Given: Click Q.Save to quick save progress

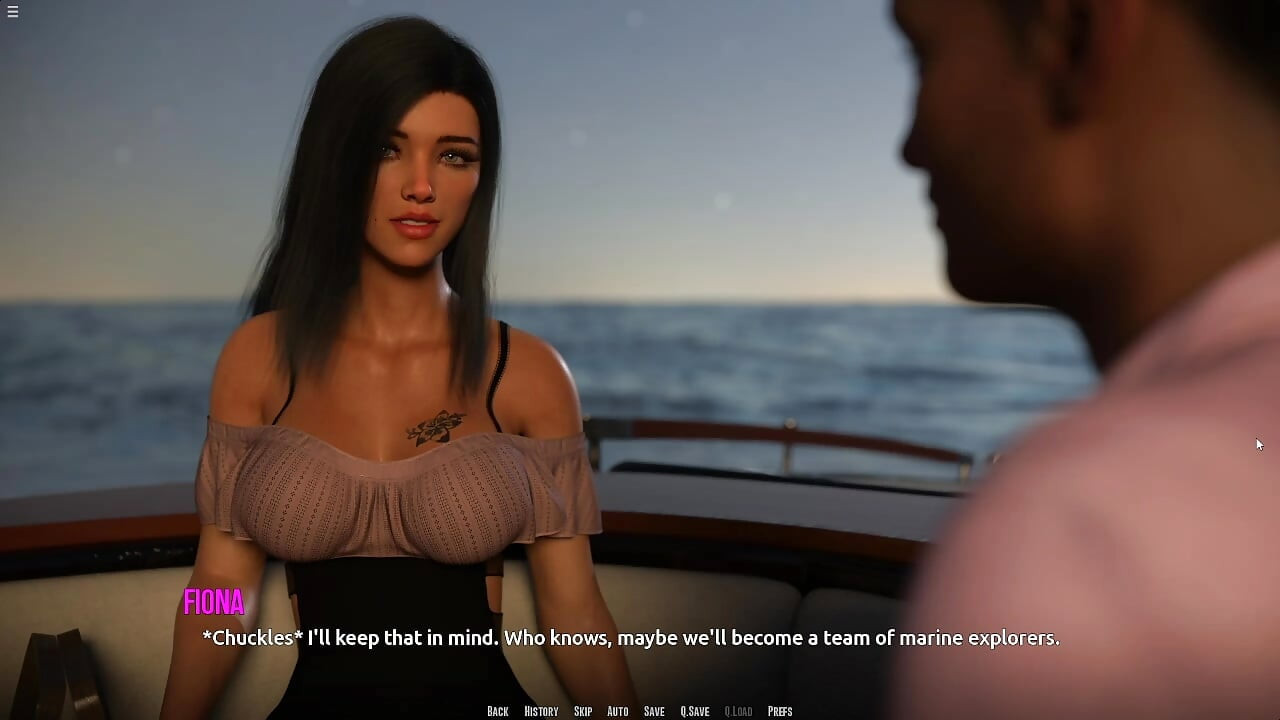Looking at the screenshot, I should (x=694, y=711).
